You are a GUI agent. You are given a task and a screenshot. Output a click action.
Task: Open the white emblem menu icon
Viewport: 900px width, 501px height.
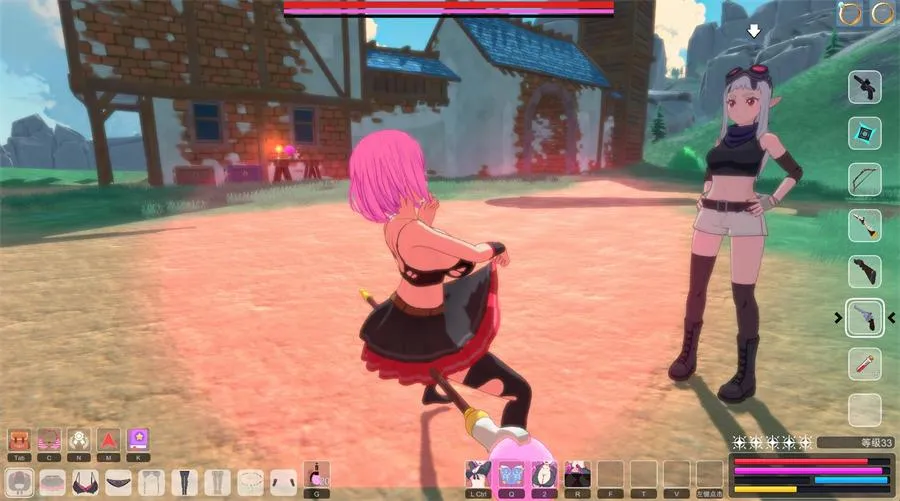pyautogui.click(x=79, y=439)
